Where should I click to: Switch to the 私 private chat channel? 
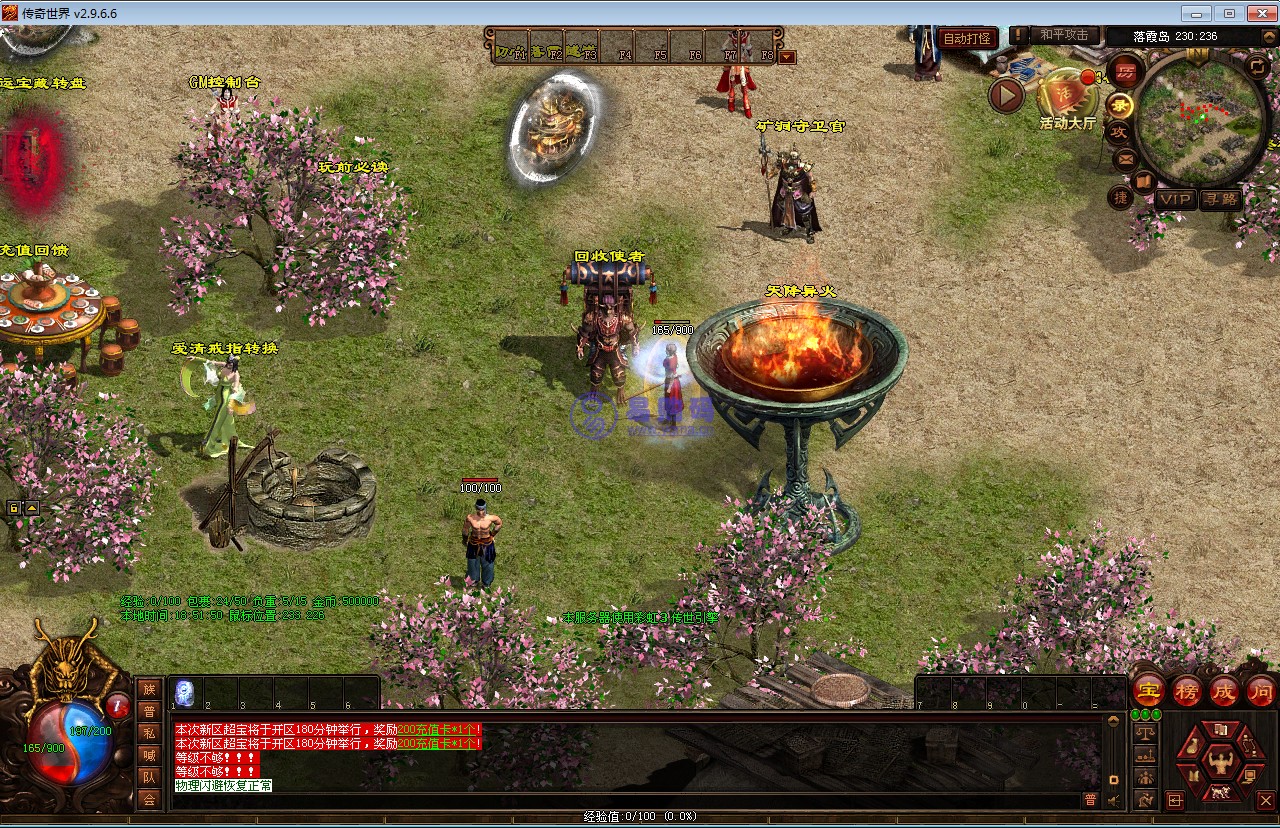[x=149, y=733]
